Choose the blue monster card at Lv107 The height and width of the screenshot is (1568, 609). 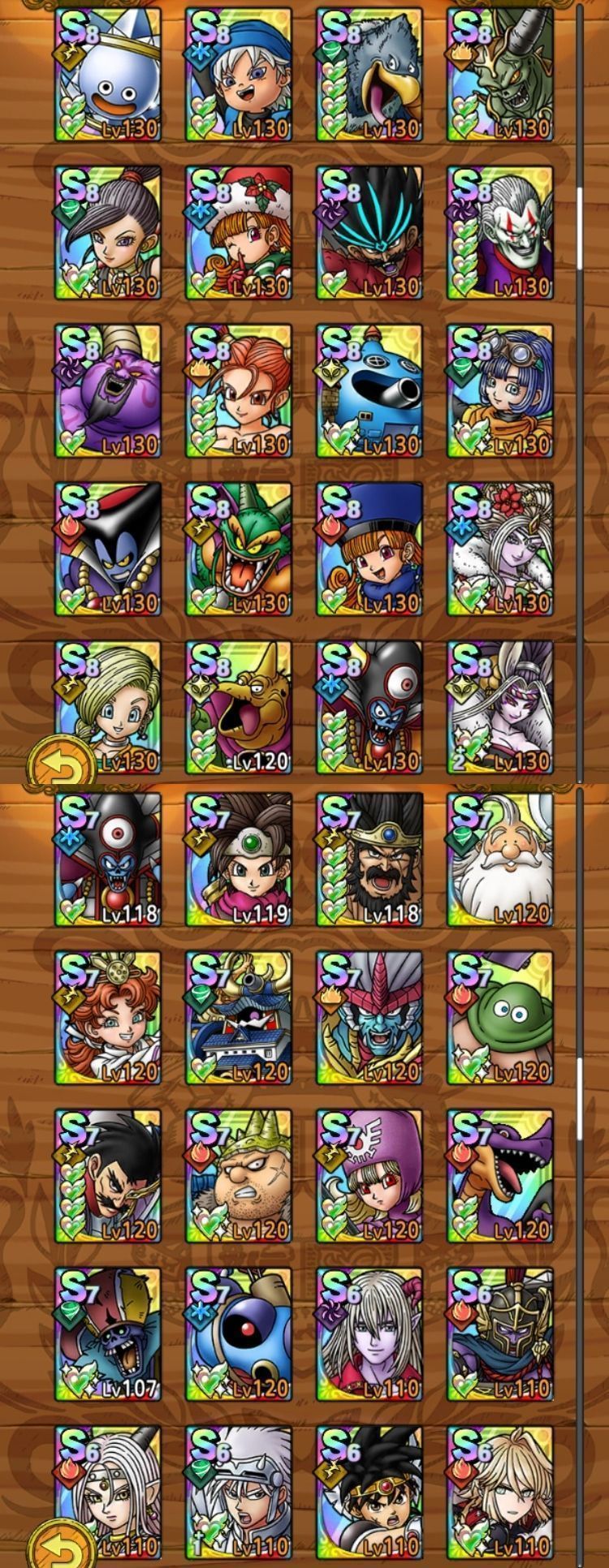(x=108, y=1335)
